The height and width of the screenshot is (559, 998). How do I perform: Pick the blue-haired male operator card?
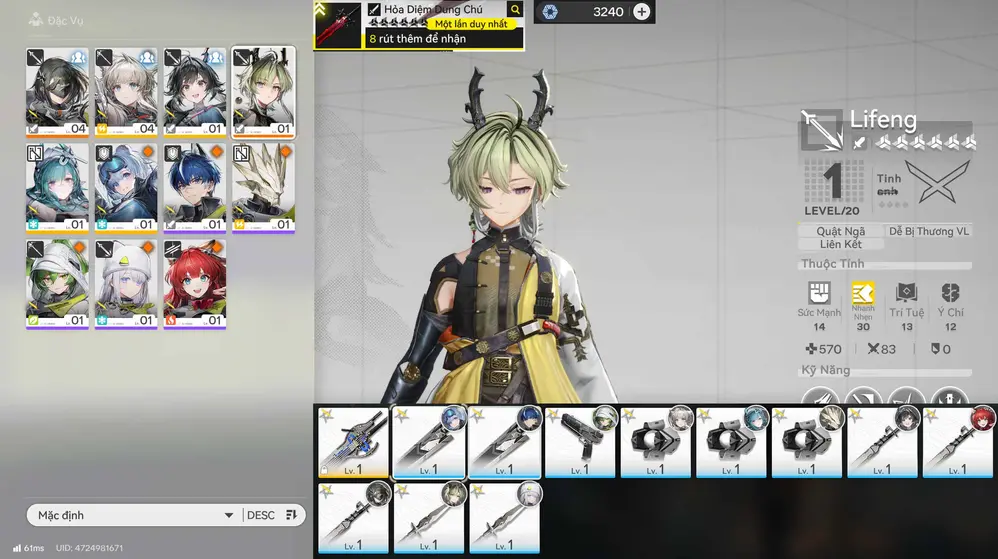(195, 188)
